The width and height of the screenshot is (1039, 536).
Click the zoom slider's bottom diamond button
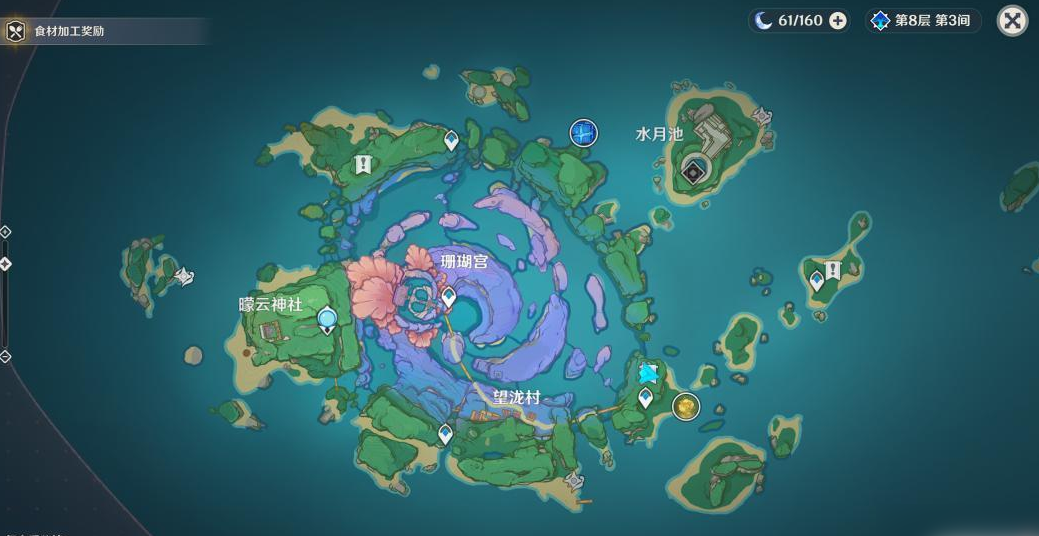point(5,356)
